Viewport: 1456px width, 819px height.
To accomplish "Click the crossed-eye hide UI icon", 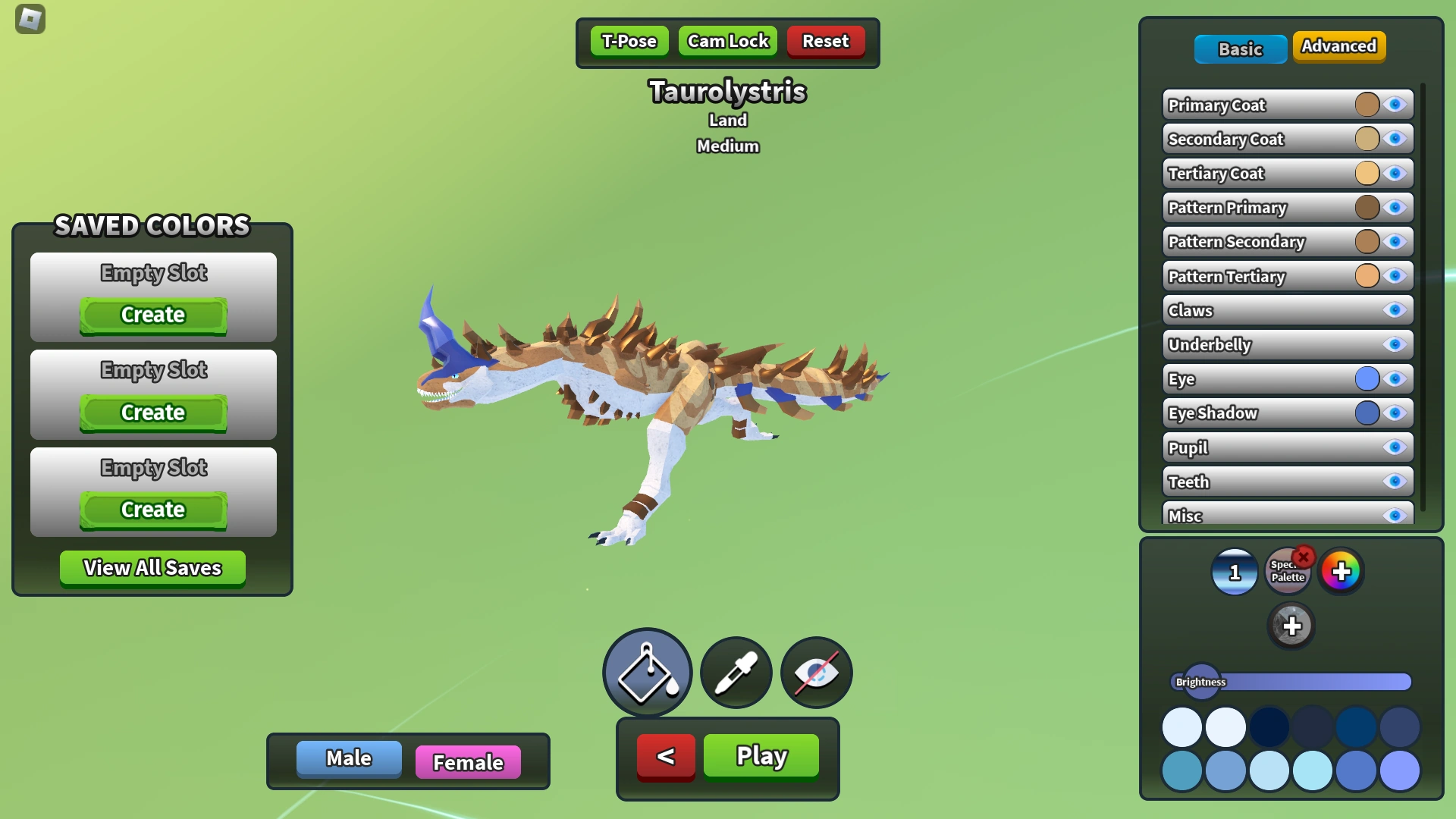I will (815, 673).
